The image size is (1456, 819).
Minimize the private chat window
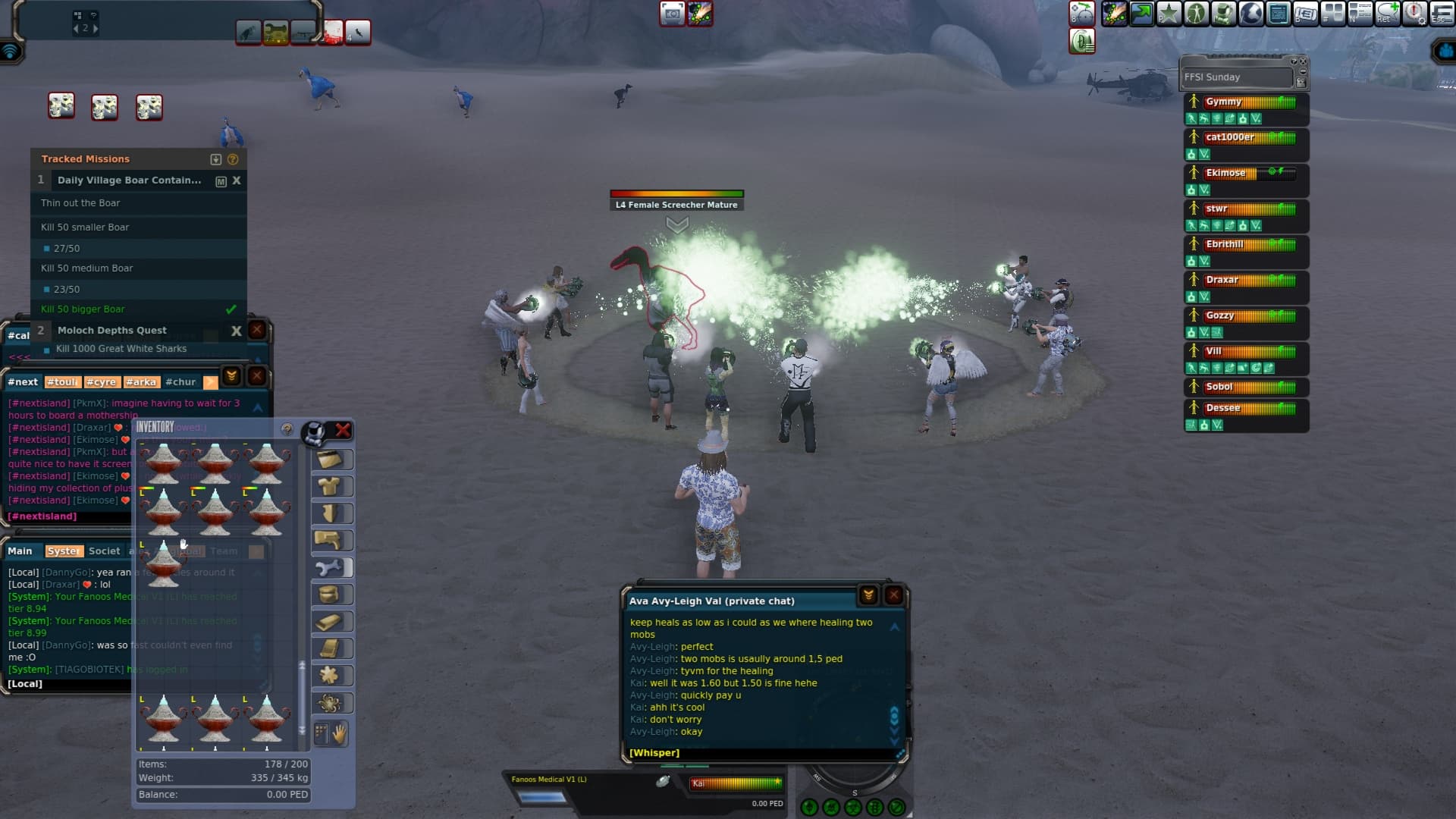[x=868, y=595]
